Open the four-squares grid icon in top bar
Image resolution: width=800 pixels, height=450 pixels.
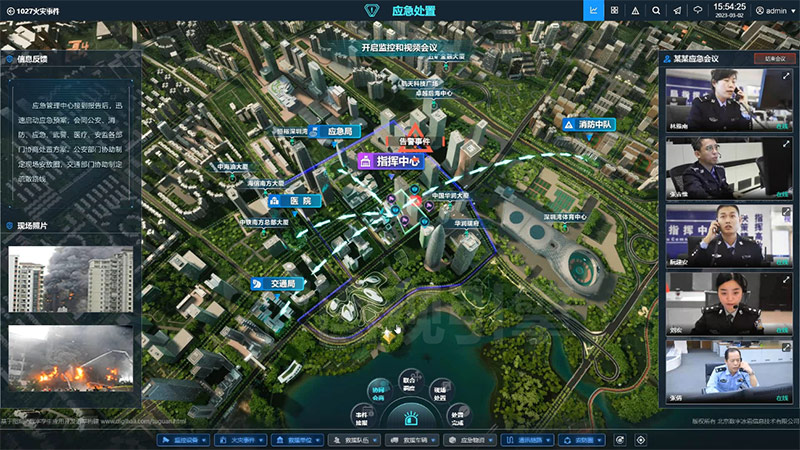point(614,11)
